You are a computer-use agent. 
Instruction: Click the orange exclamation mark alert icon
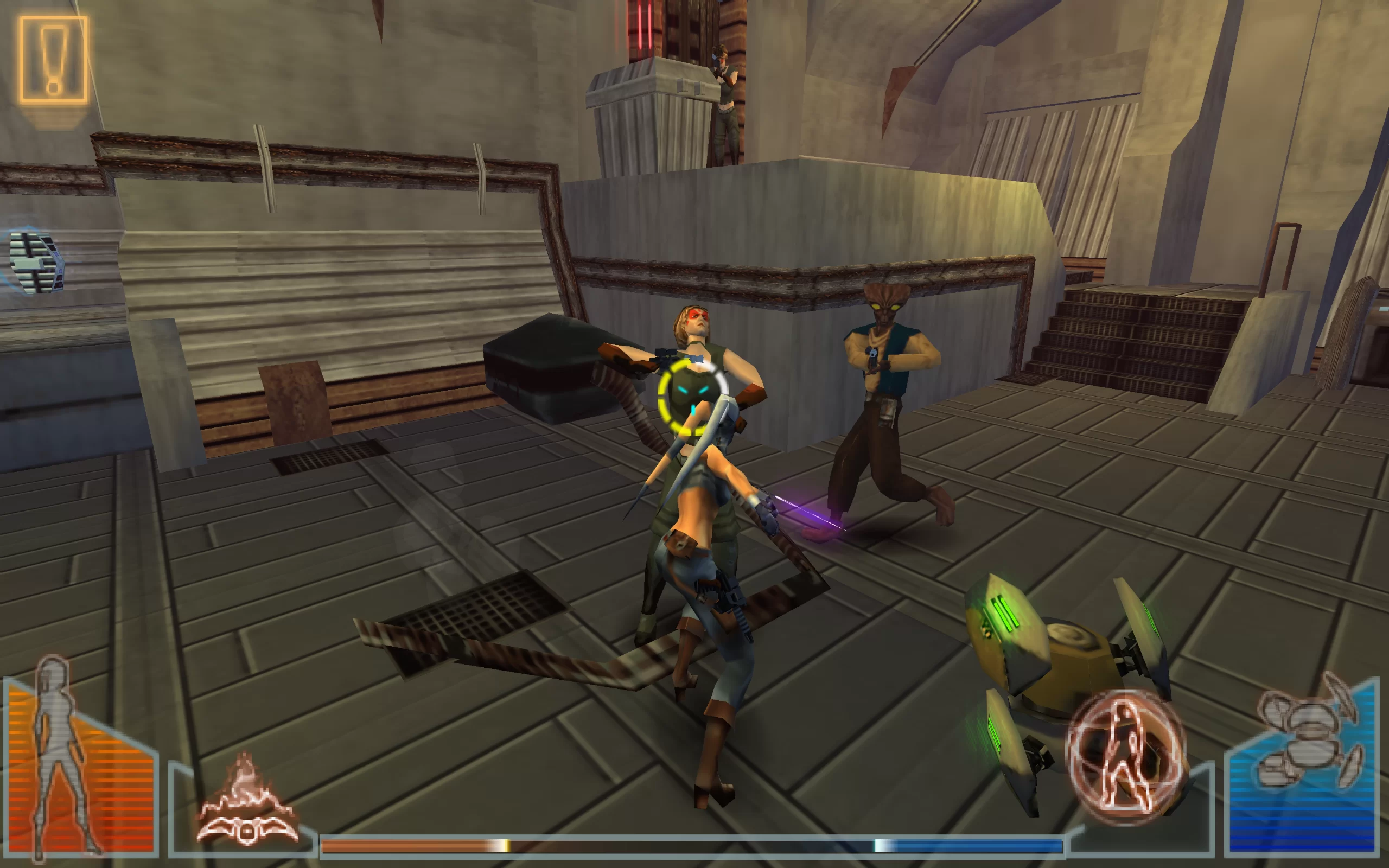click(x=53, y=60)
